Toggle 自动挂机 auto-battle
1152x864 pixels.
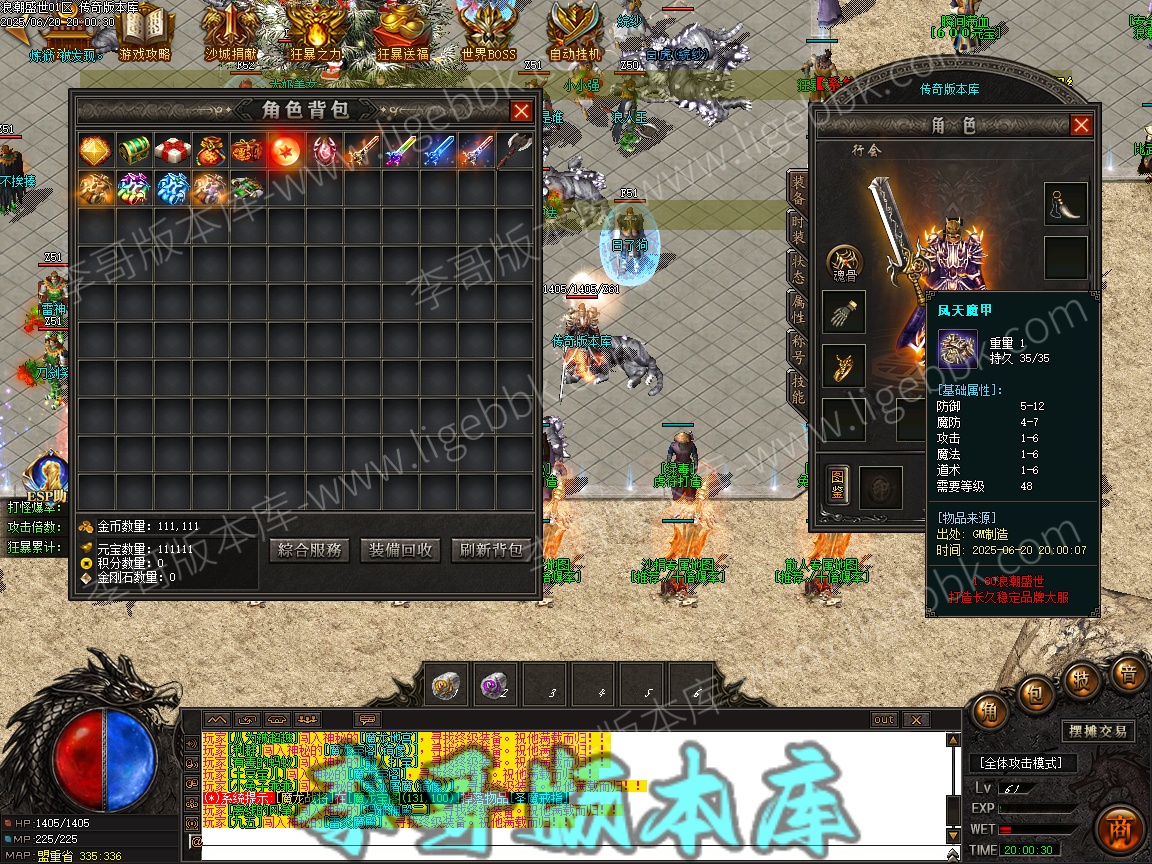coord(575,32)
